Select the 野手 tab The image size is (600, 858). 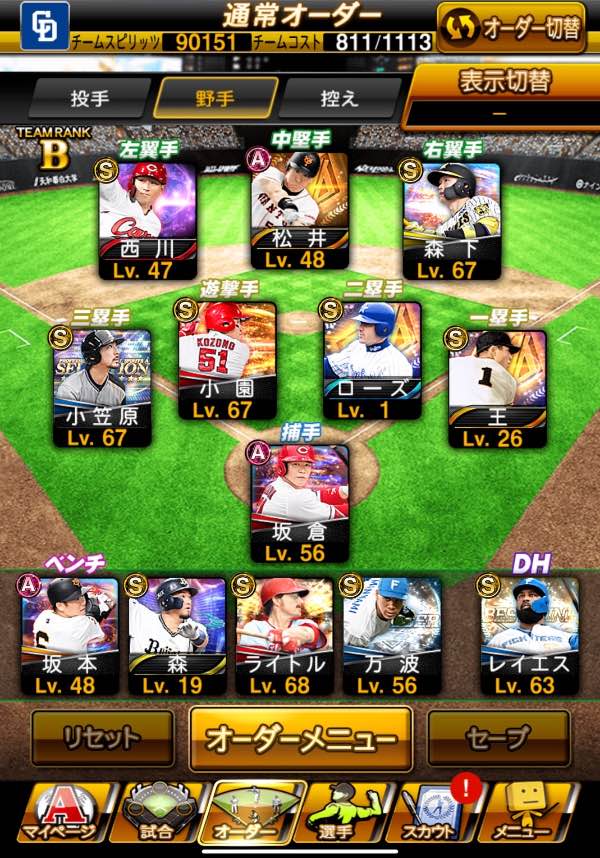(215, 99)
